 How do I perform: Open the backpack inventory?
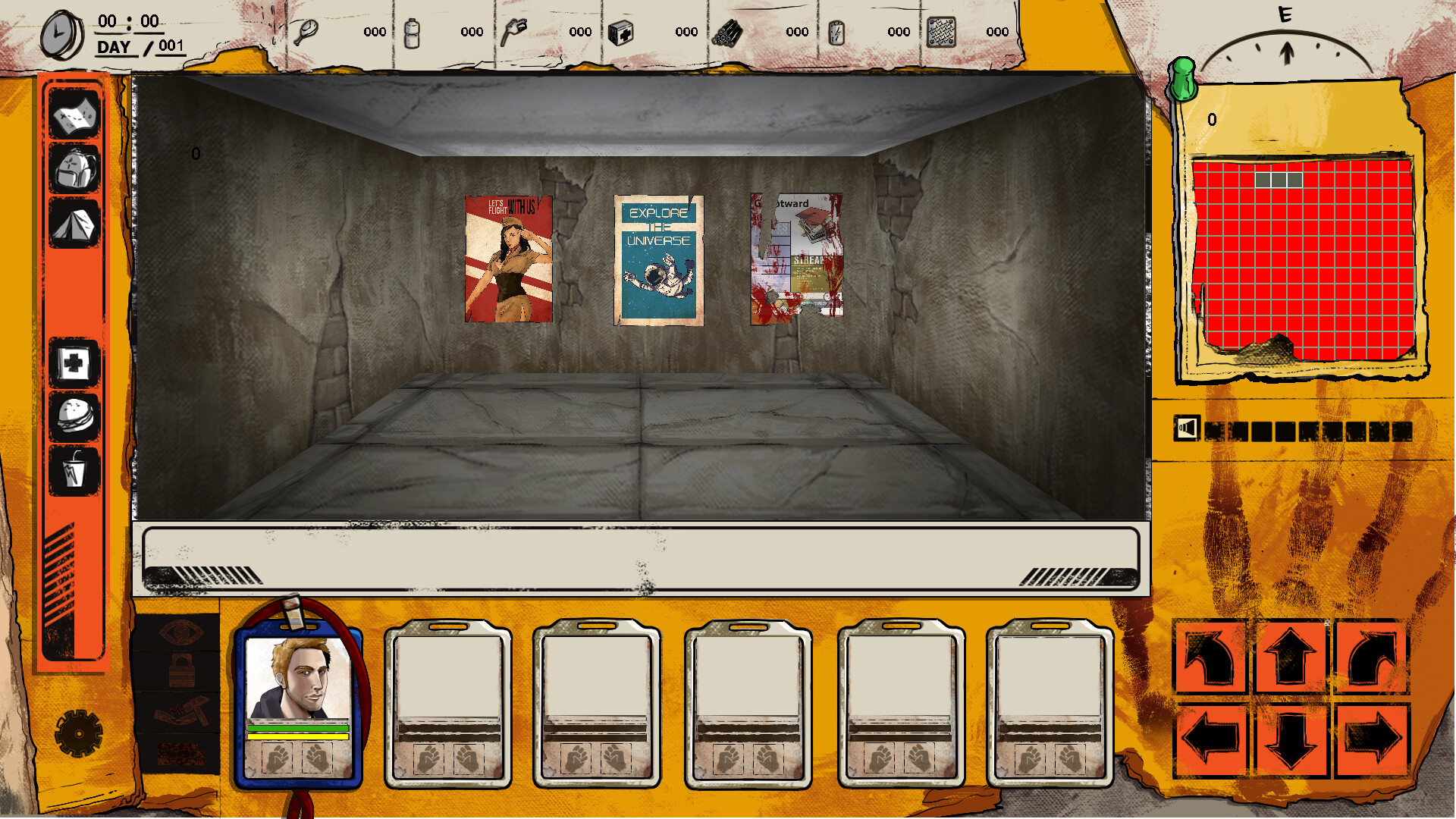pos(74,171)
